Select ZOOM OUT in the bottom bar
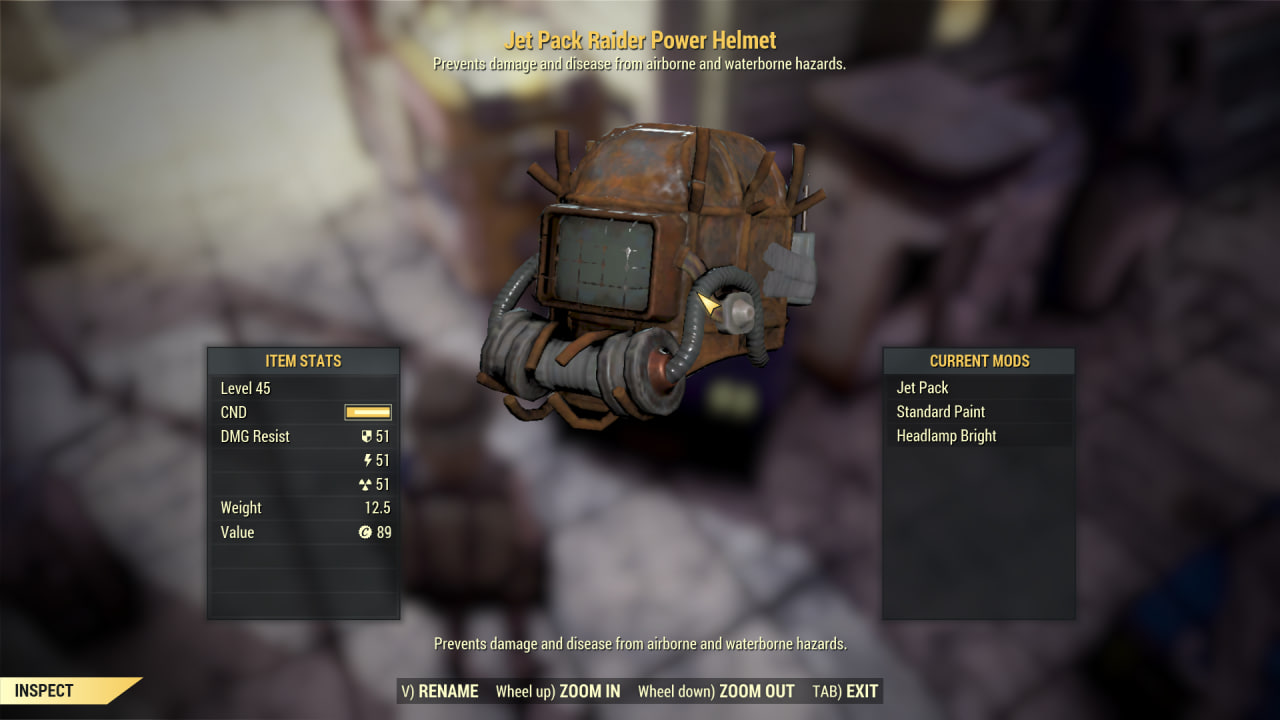The width and height of the screenshot is (1280, 720). tap(716, 691)
